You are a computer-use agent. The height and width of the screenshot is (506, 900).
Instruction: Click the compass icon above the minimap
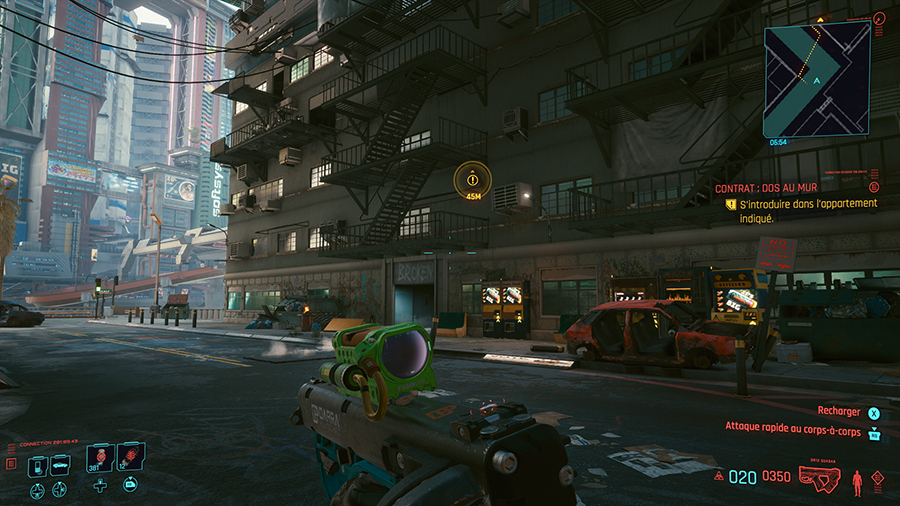click(879, 18)
